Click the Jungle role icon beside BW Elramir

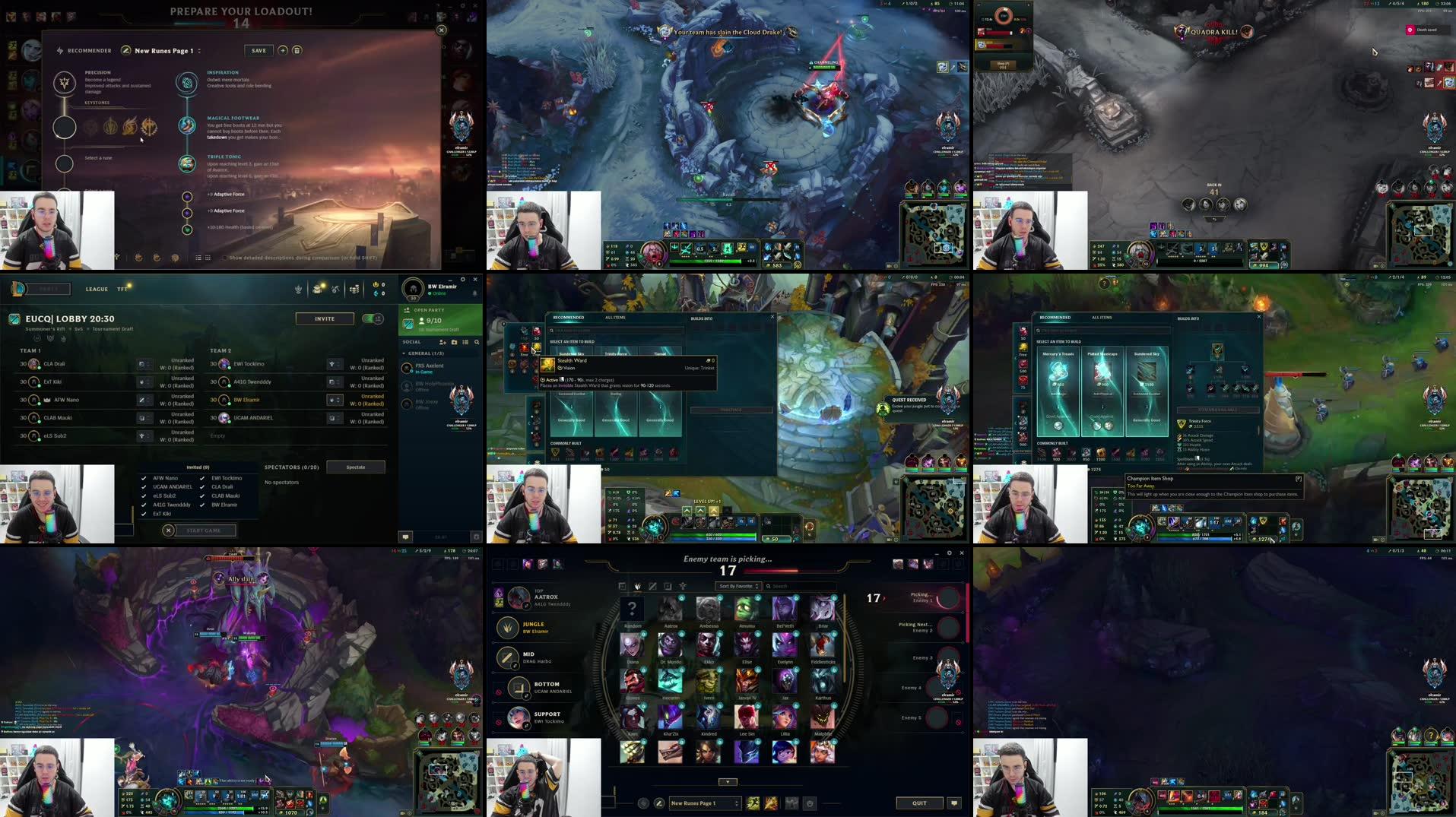click(508, 626)
